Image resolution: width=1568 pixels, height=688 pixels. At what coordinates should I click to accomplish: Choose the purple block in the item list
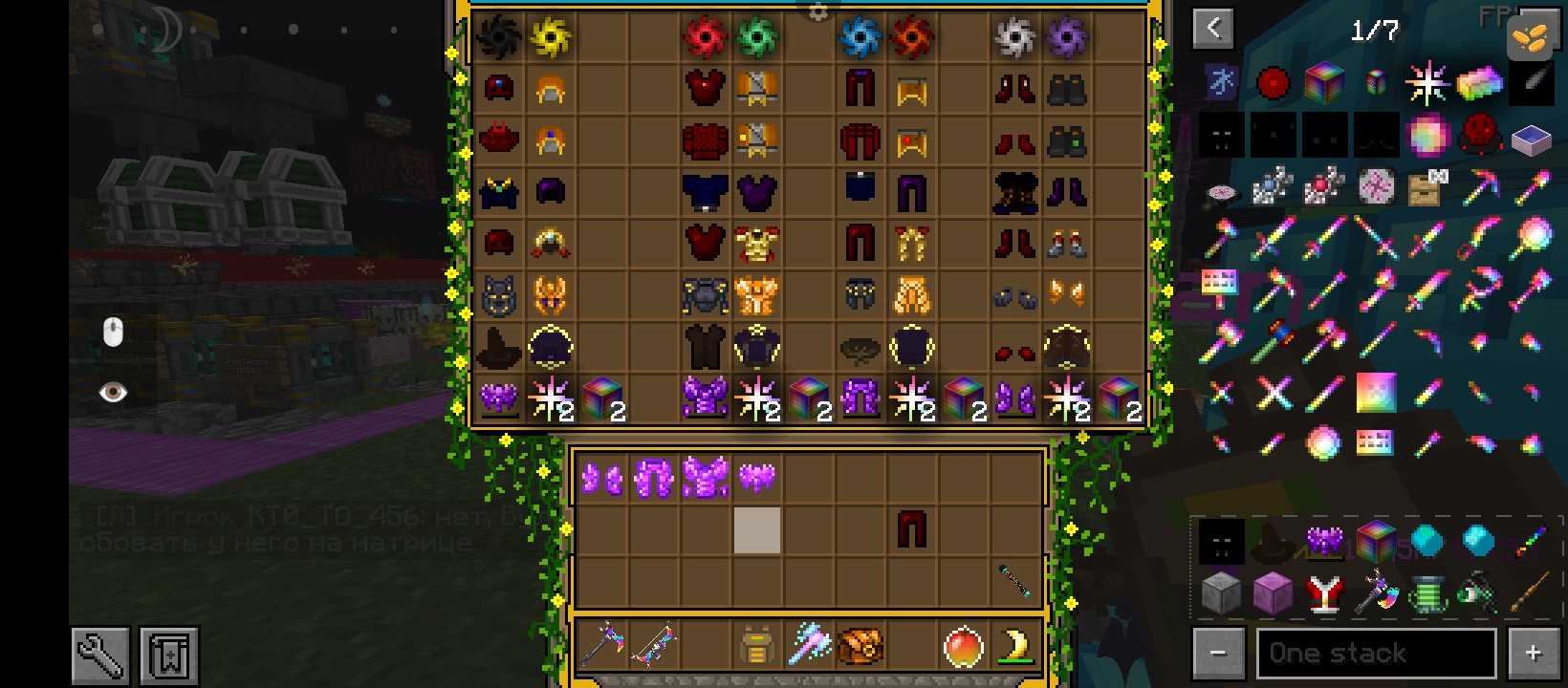coord(1273,594)
